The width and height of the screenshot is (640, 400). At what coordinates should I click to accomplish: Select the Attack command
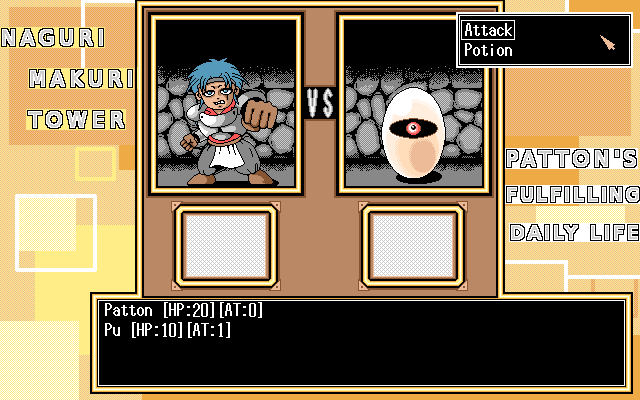(x=488, y=30)
